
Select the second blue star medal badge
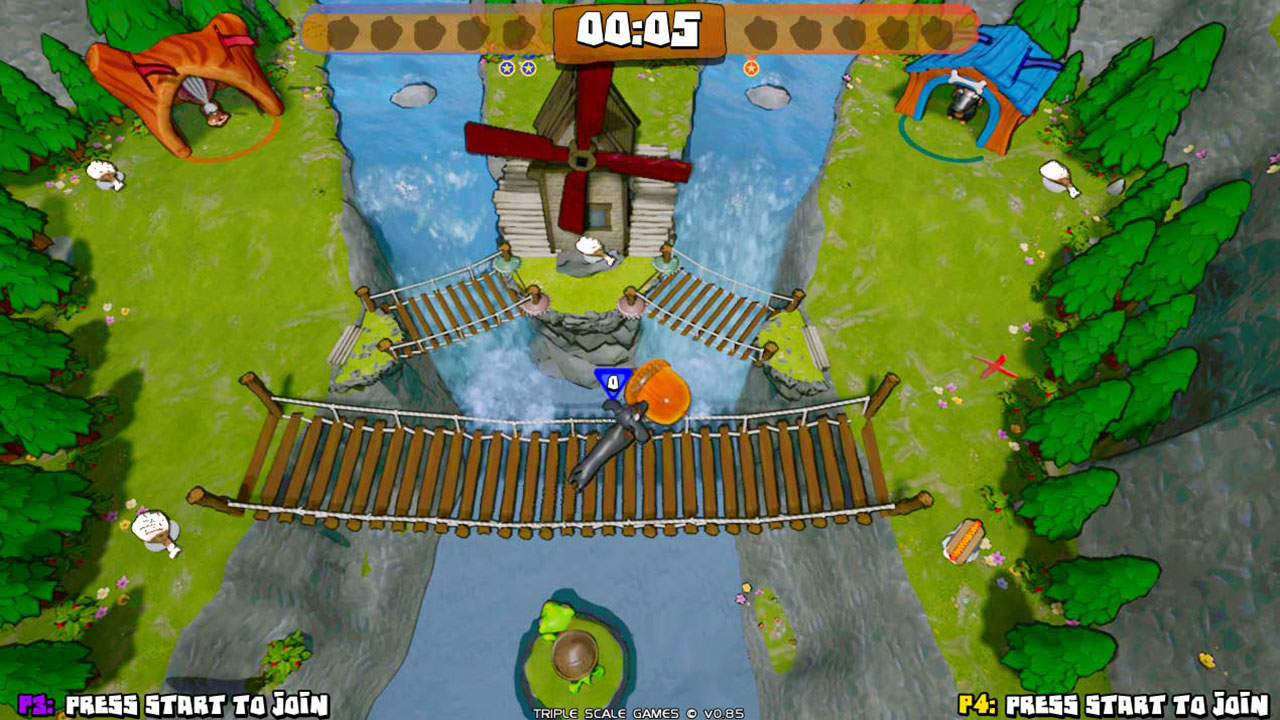[529, 67]
